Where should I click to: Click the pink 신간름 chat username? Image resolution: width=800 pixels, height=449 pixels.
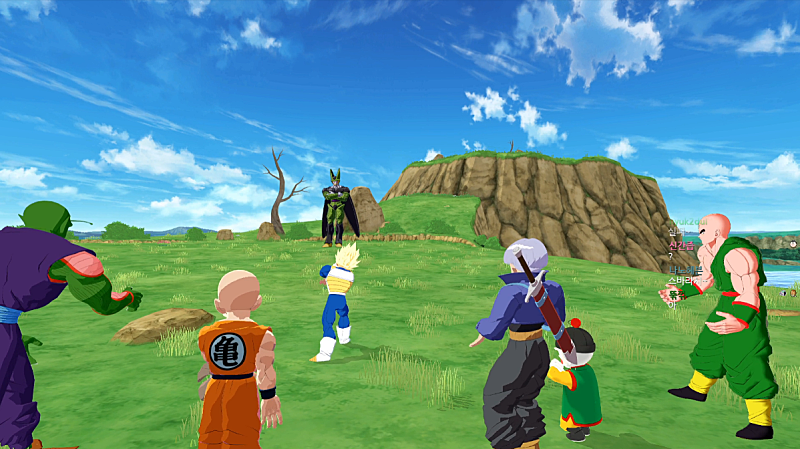click(x=680, y=246)
